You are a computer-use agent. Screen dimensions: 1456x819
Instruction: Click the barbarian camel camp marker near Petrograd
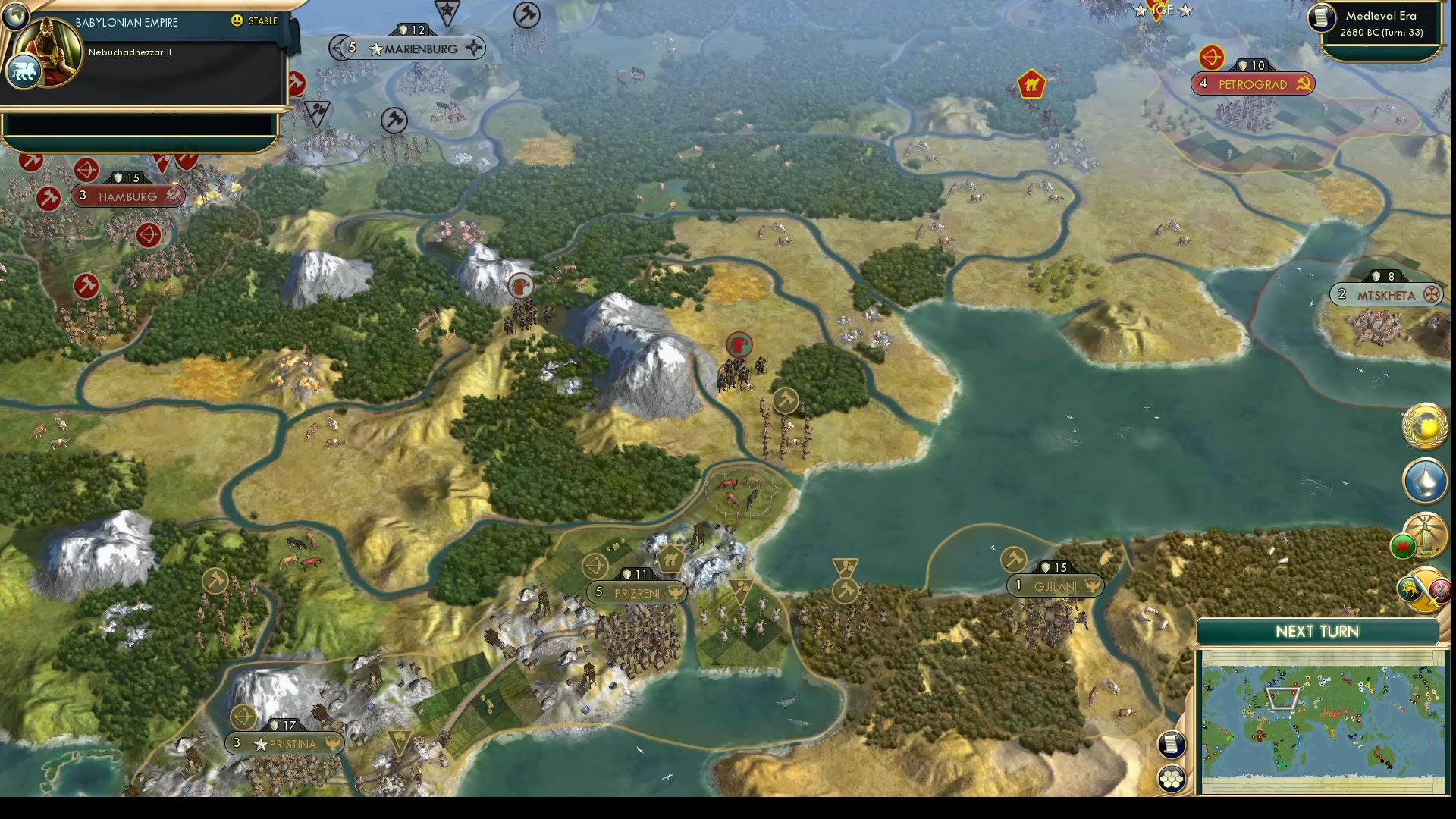(x=1030, y=84)
